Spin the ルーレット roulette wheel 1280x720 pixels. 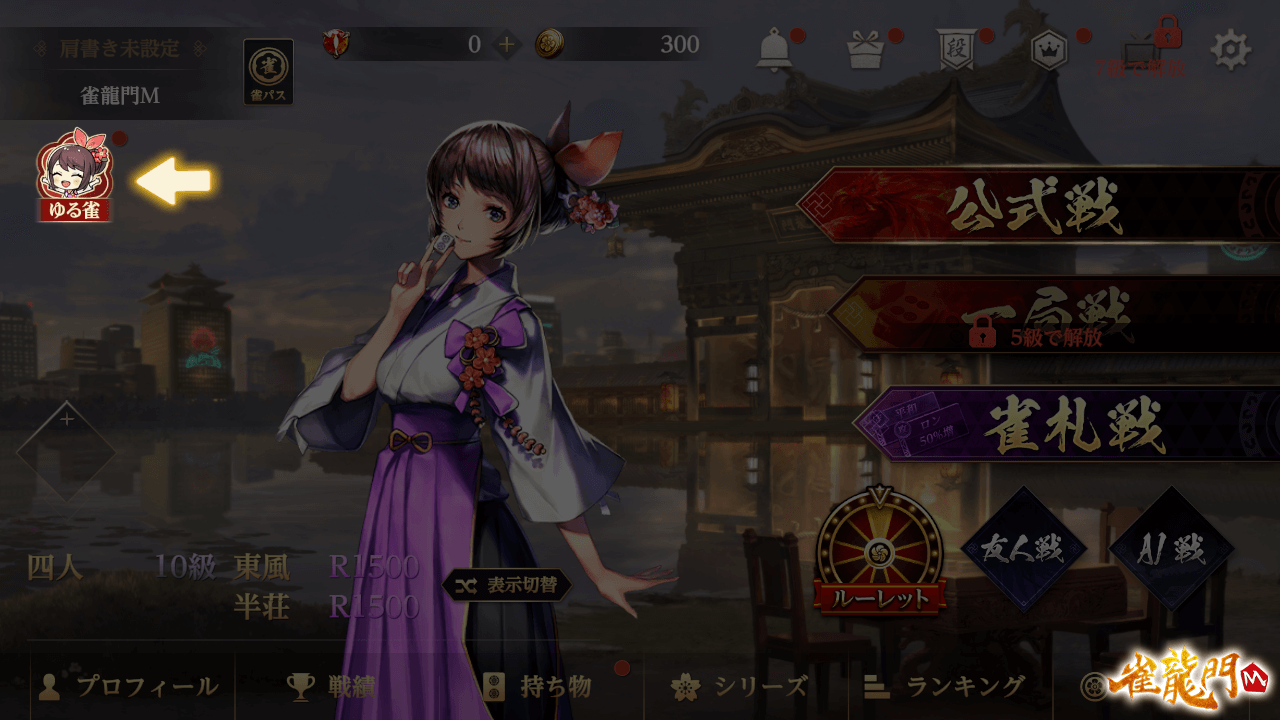[879, 550]
